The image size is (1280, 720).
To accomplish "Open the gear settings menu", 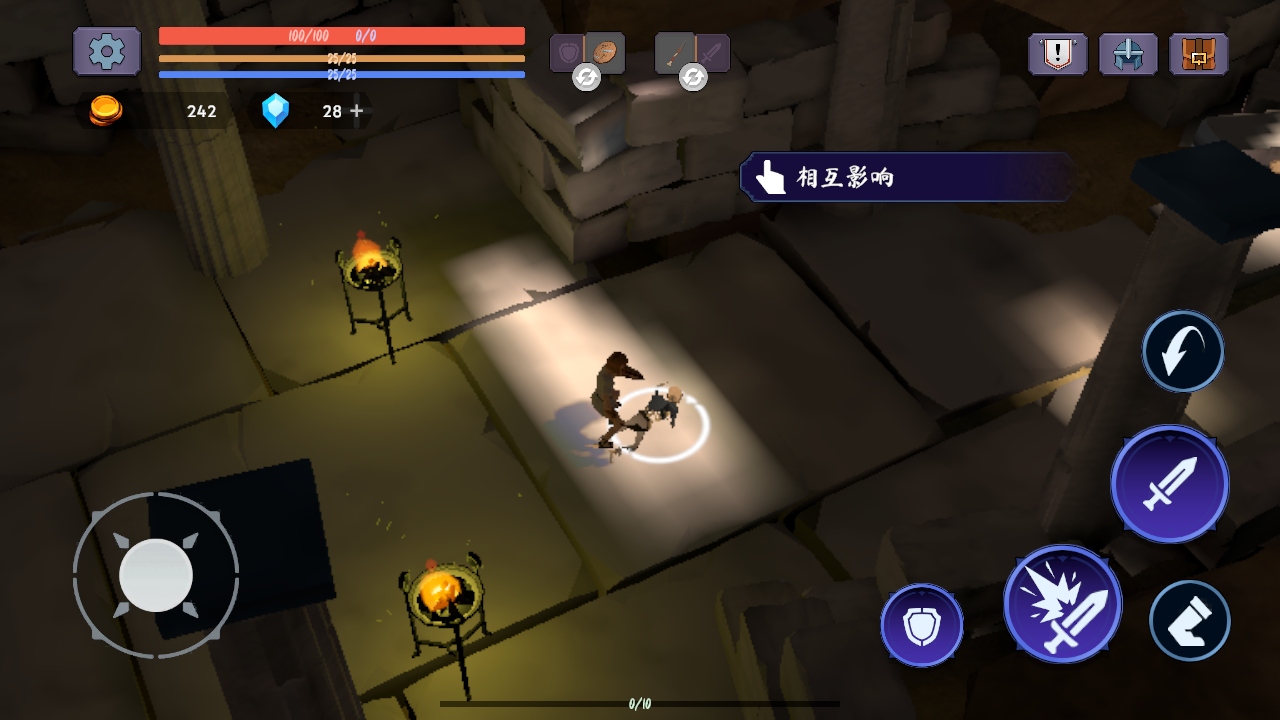I will [106, 51].
